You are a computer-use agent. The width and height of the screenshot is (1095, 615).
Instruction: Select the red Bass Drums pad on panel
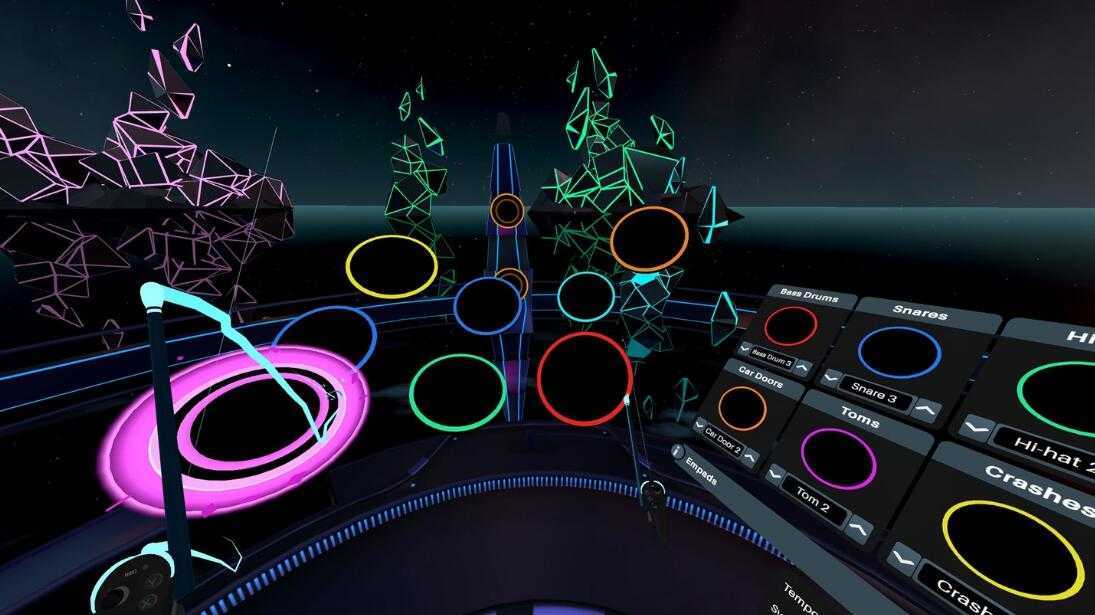[790, 325]
